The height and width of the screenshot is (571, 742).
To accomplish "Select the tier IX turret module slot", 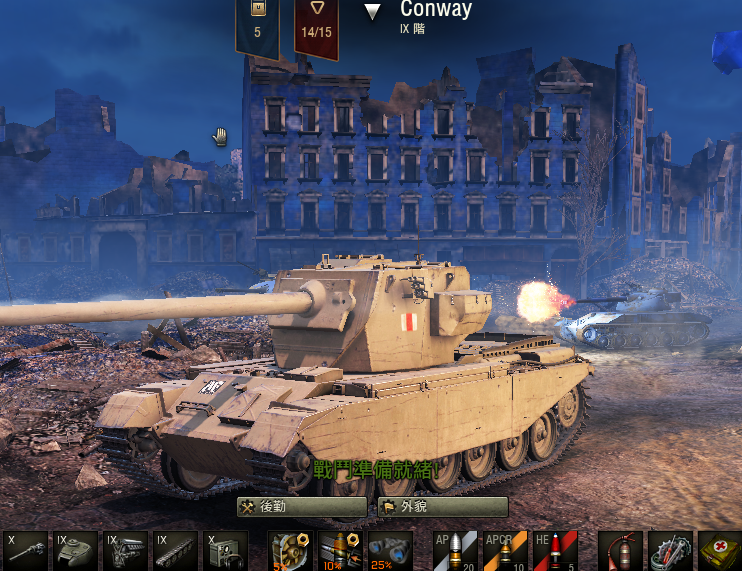I will click(x=75, y=551).
